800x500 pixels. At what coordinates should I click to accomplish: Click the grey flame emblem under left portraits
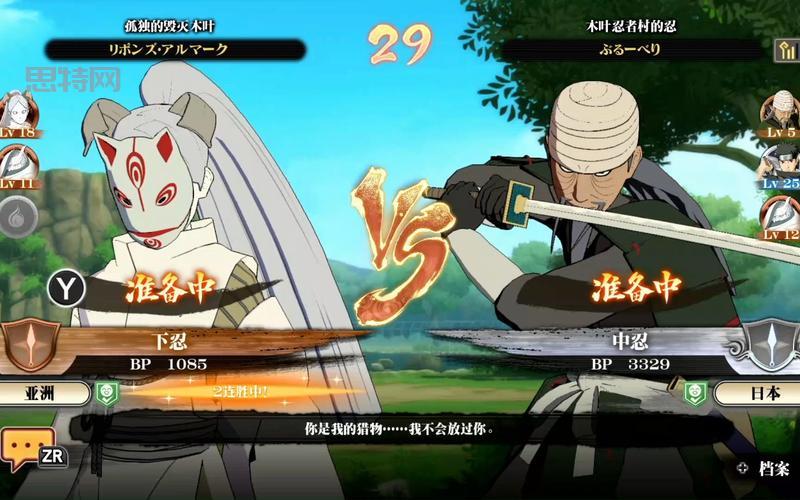(x=17, y=218)
